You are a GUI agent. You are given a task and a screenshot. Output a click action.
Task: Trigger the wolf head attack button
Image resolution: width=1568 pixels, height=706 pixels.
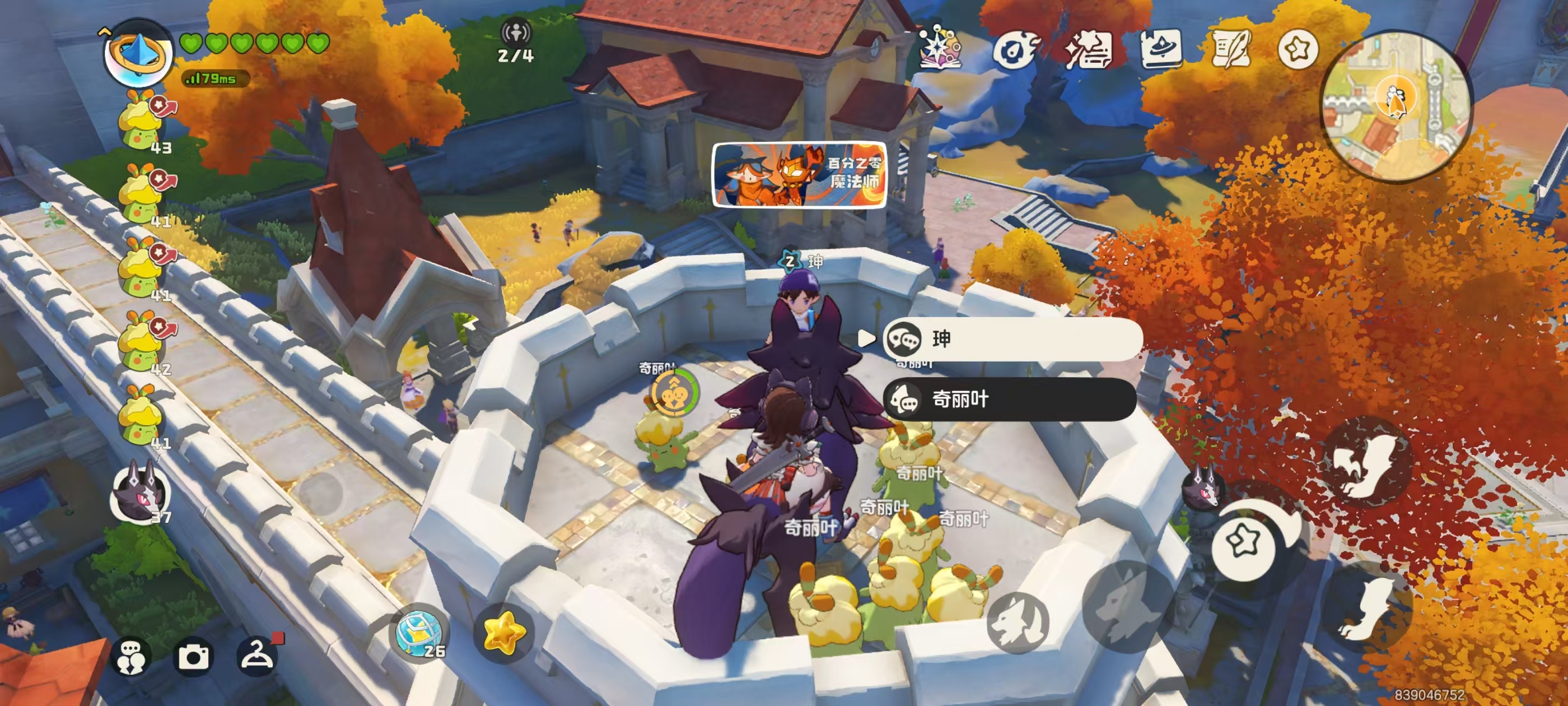point(1017,621)
